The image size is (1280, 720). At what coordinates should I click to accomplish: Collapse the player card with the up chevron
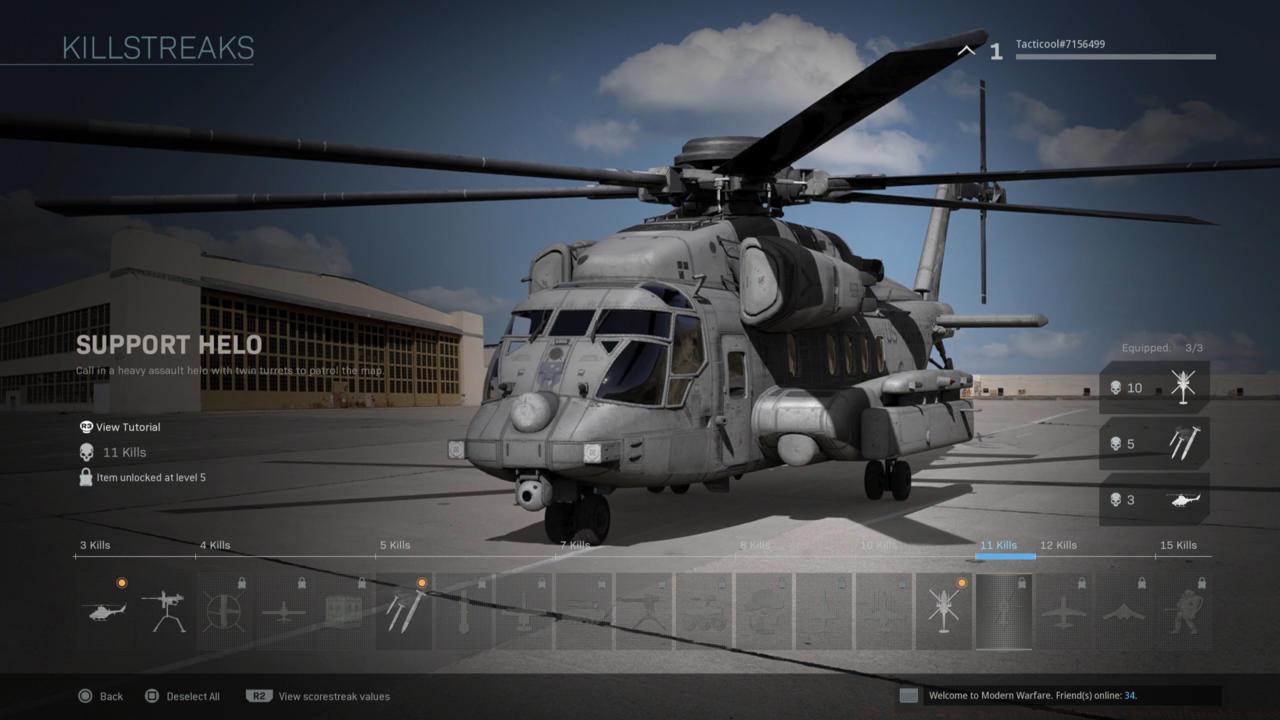click(x=966, y=49)
